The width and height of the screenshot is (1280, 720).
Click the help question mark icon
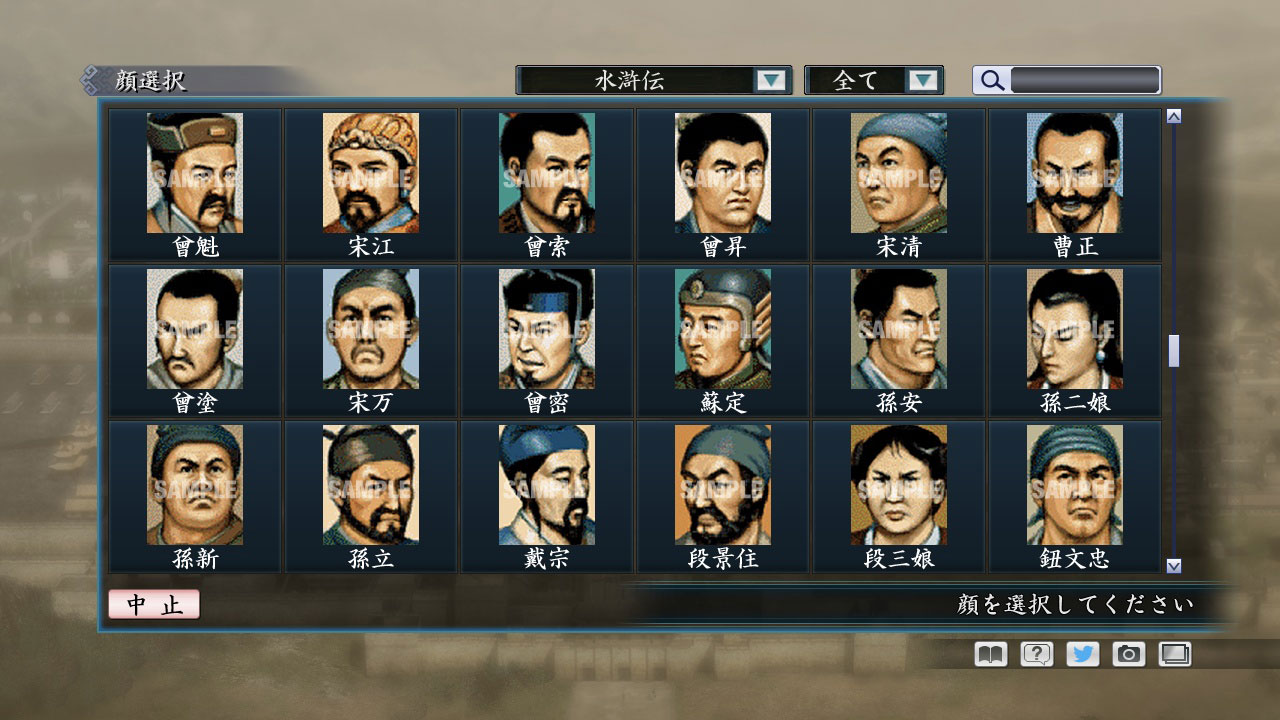tap(1035, 654)
